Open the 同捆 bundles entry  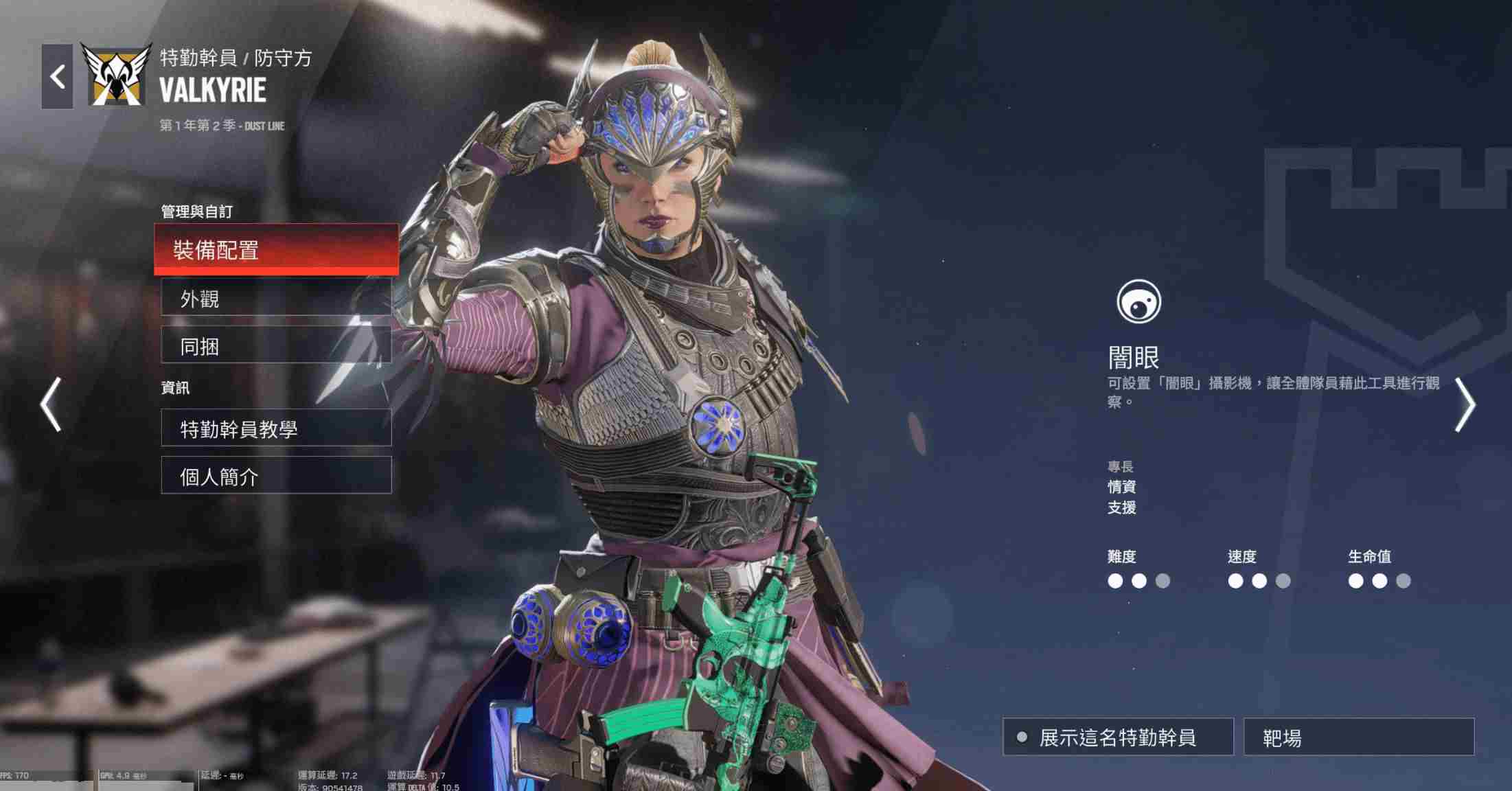[x=276, y=346]
